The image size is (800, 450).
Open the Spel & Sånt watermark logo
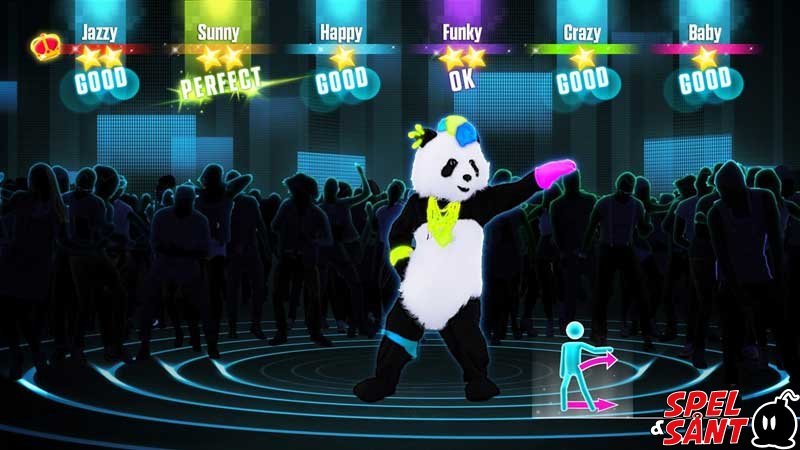coord(723,415)
